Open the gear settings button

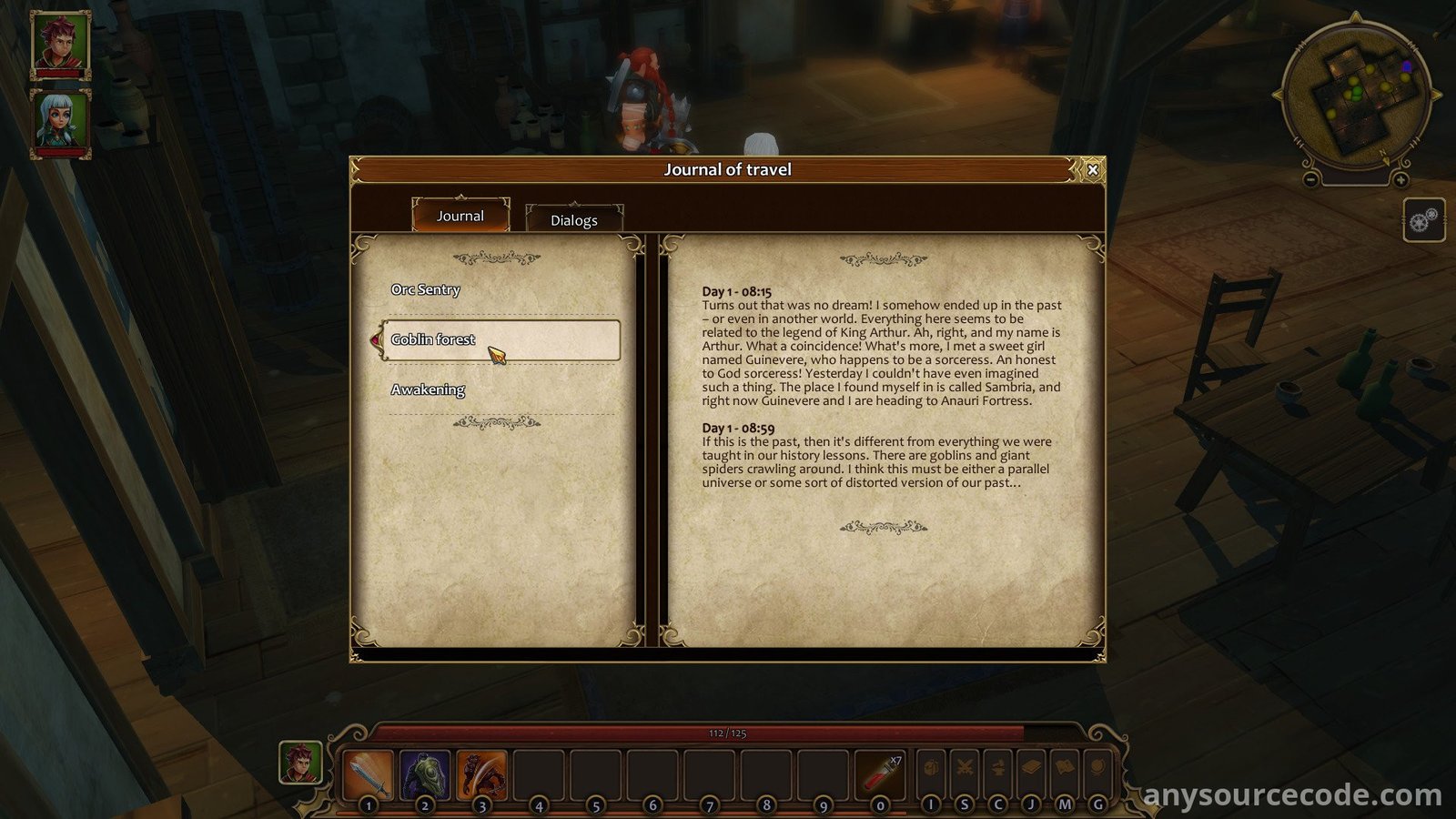click(1423, 220)
